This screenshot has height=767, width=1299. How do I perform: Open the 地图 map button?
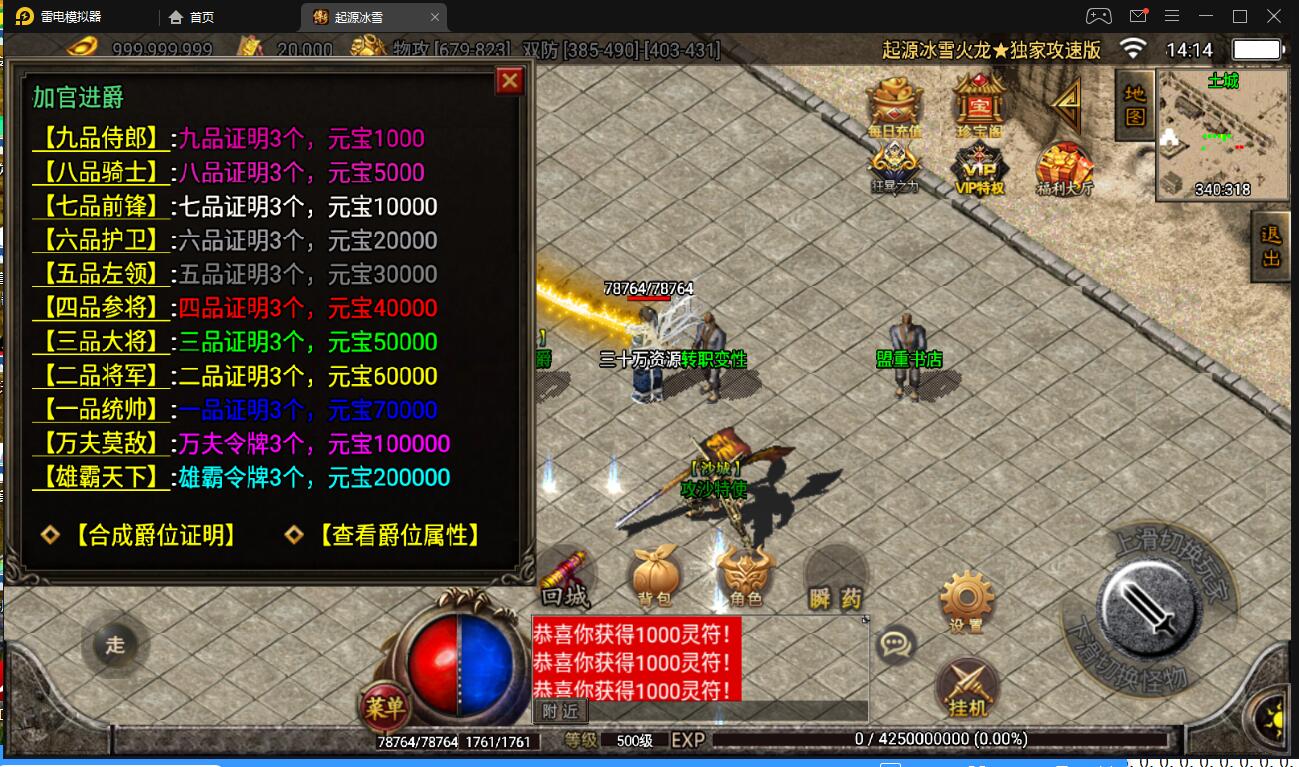1134,104
